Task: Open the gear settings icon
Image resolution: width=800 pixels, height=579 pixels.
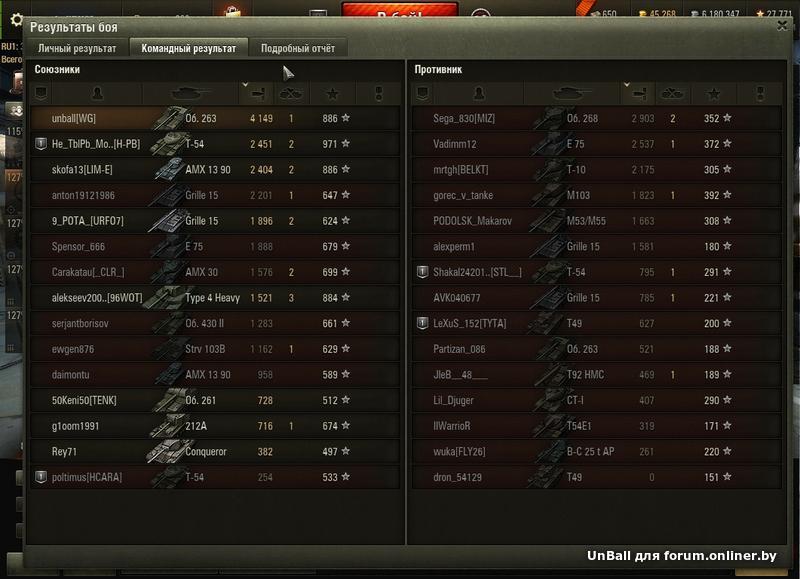Action: (x=15, y=19)
